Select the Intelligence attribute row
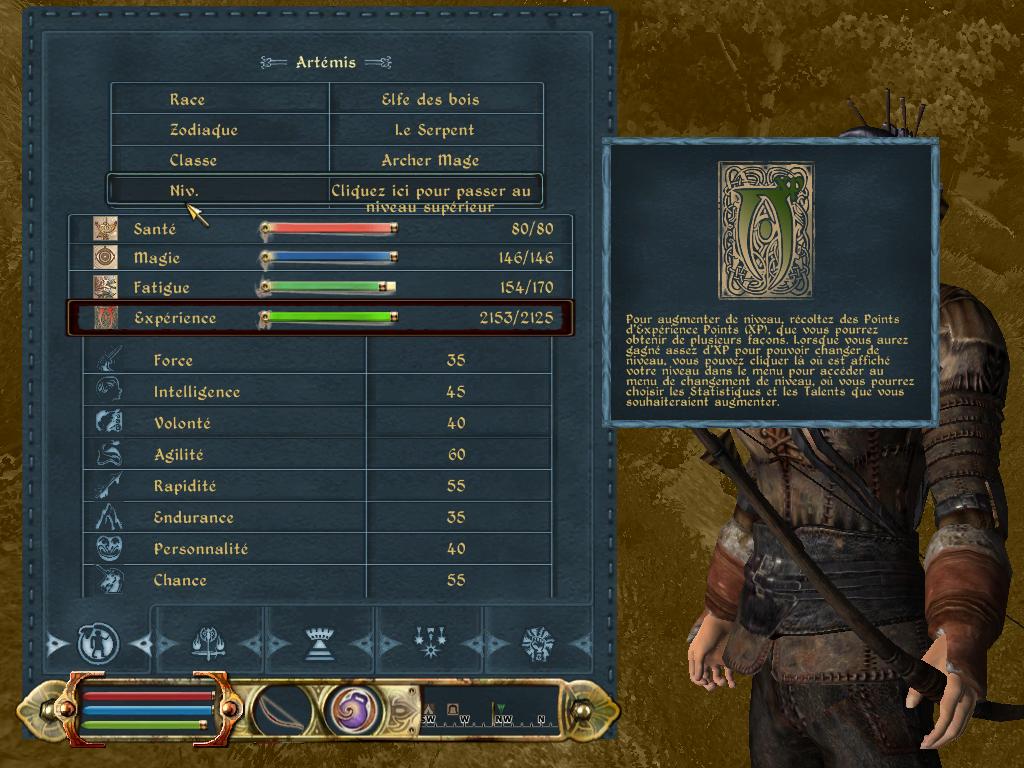This screenshot has height=768, width=1024. coord(318,392)
